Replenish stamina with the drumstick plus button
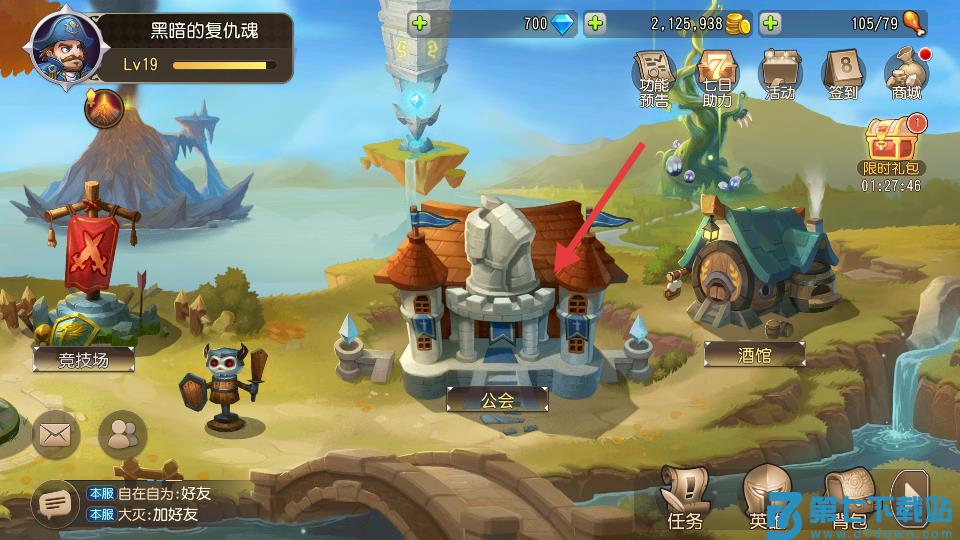Viewport: 960px width, 540px height. coord(770,23)
